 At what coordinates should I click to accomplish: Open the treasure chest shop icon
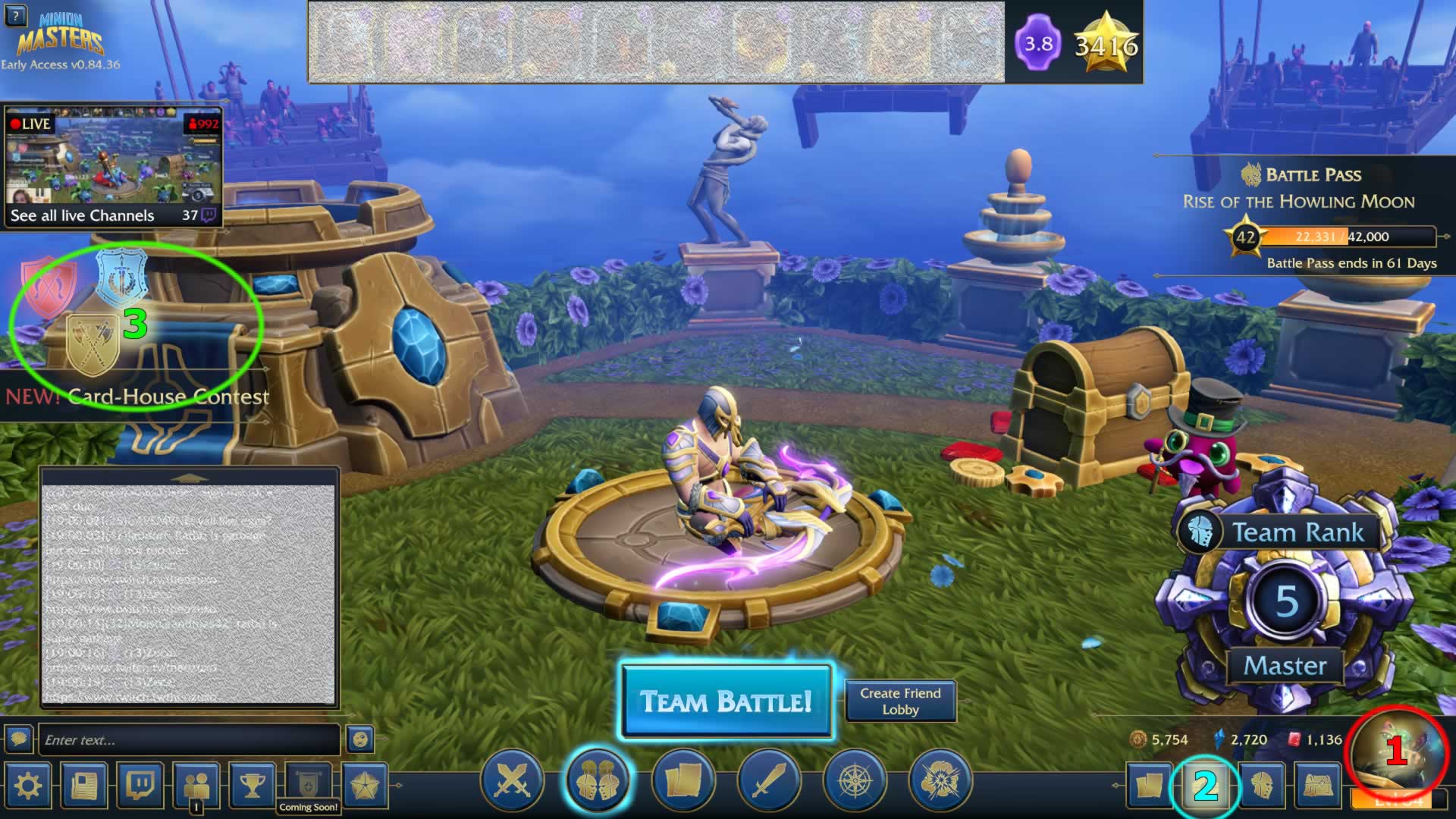pyautogui.click(x=1318, y=785)
